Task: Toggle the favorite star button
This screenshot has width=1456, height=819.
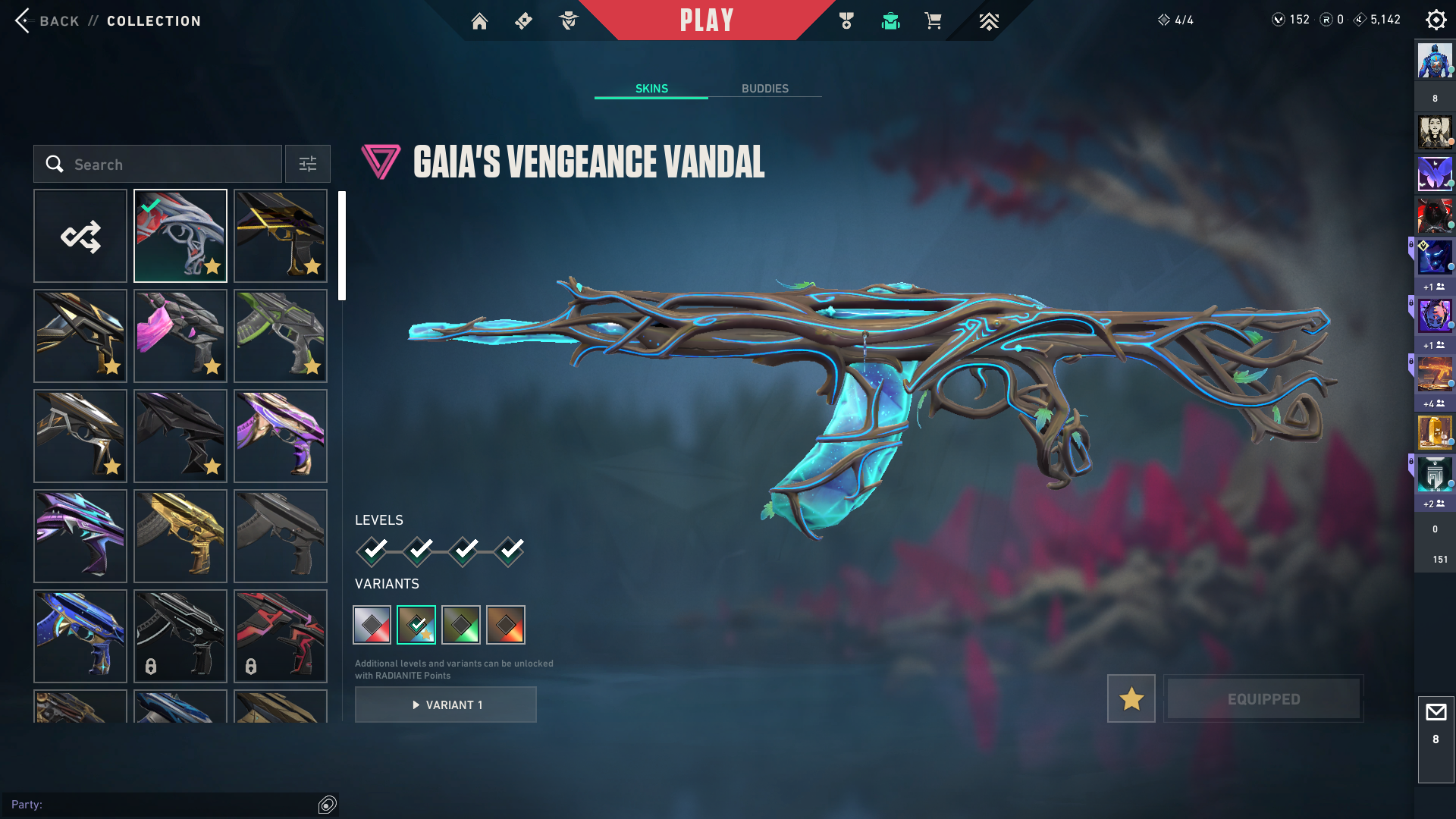Action: 1131,698
